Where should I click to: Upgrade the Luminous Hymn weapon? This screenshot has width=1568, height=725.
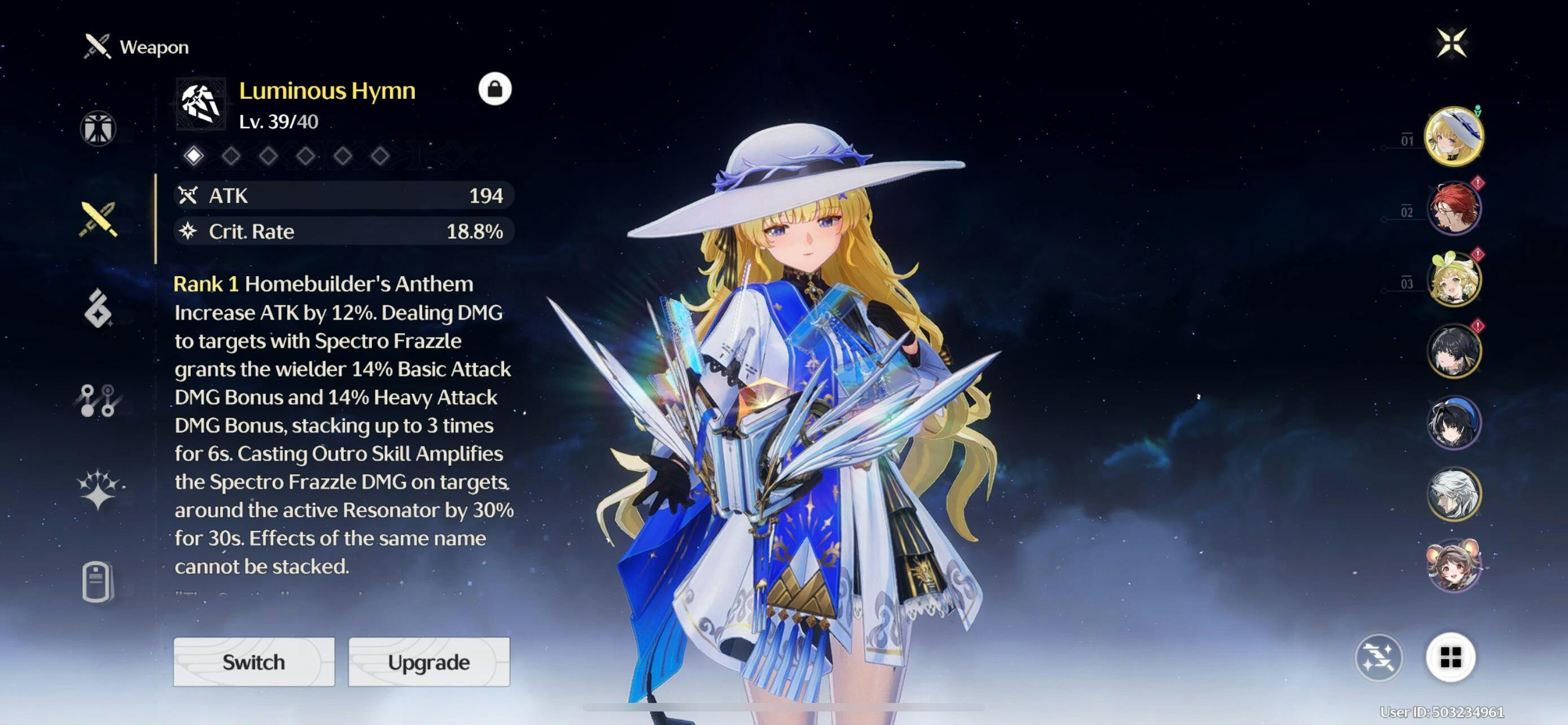(428, 662)
